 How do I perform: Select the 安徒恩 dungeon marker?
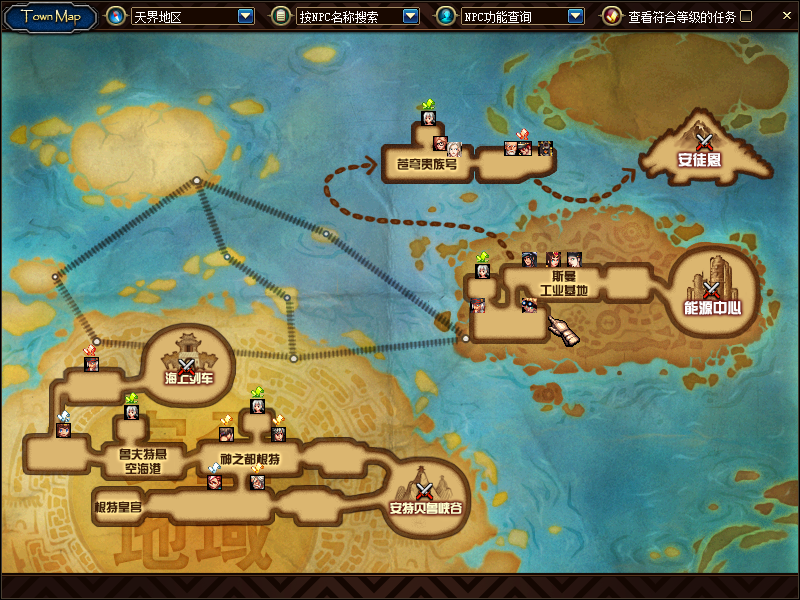point(705,143)
